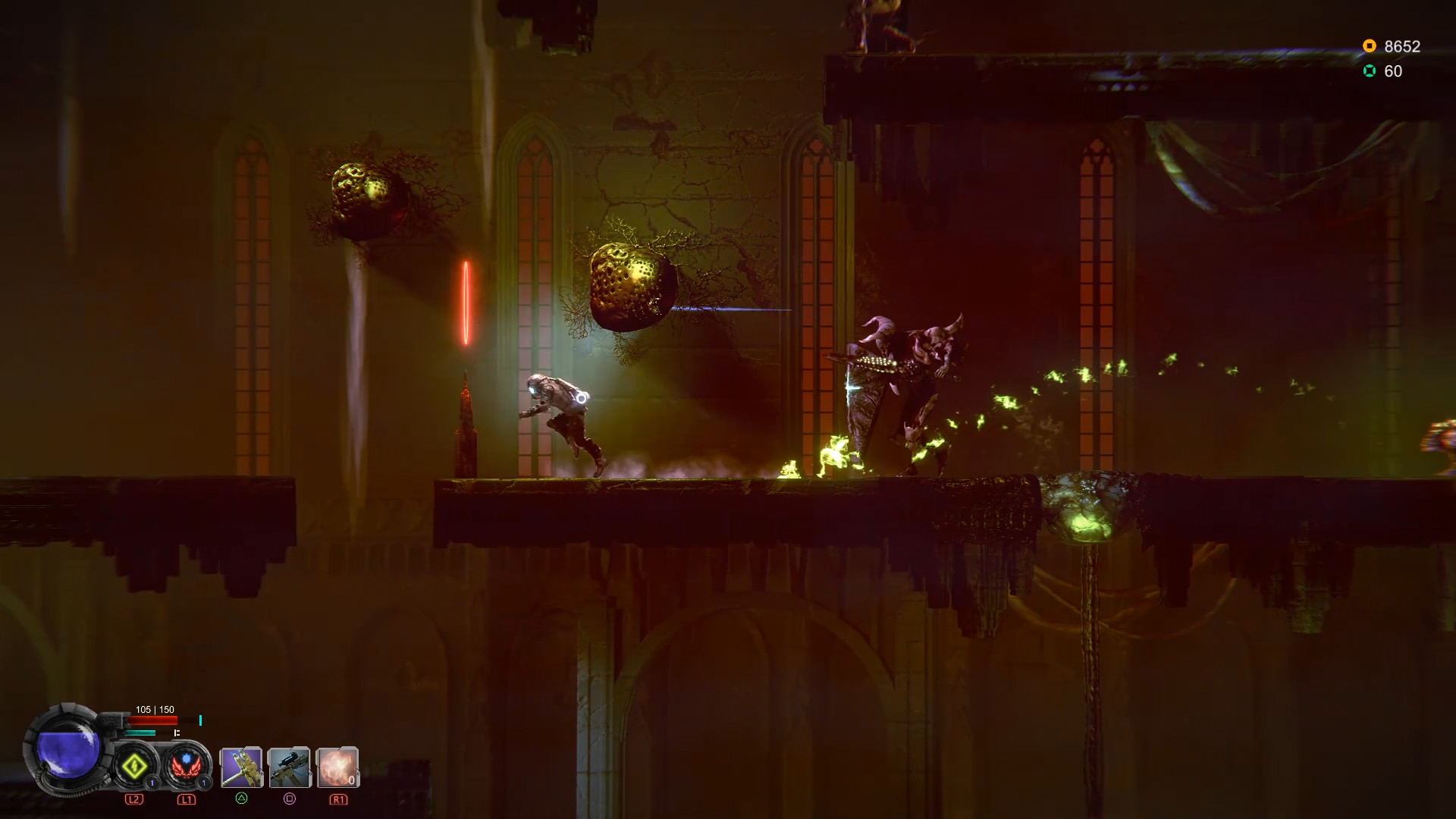The image size is (1456, 819).
Task: Click the 8652 currency counter text
Action: pyautogui.click(x=1402, y=46)
